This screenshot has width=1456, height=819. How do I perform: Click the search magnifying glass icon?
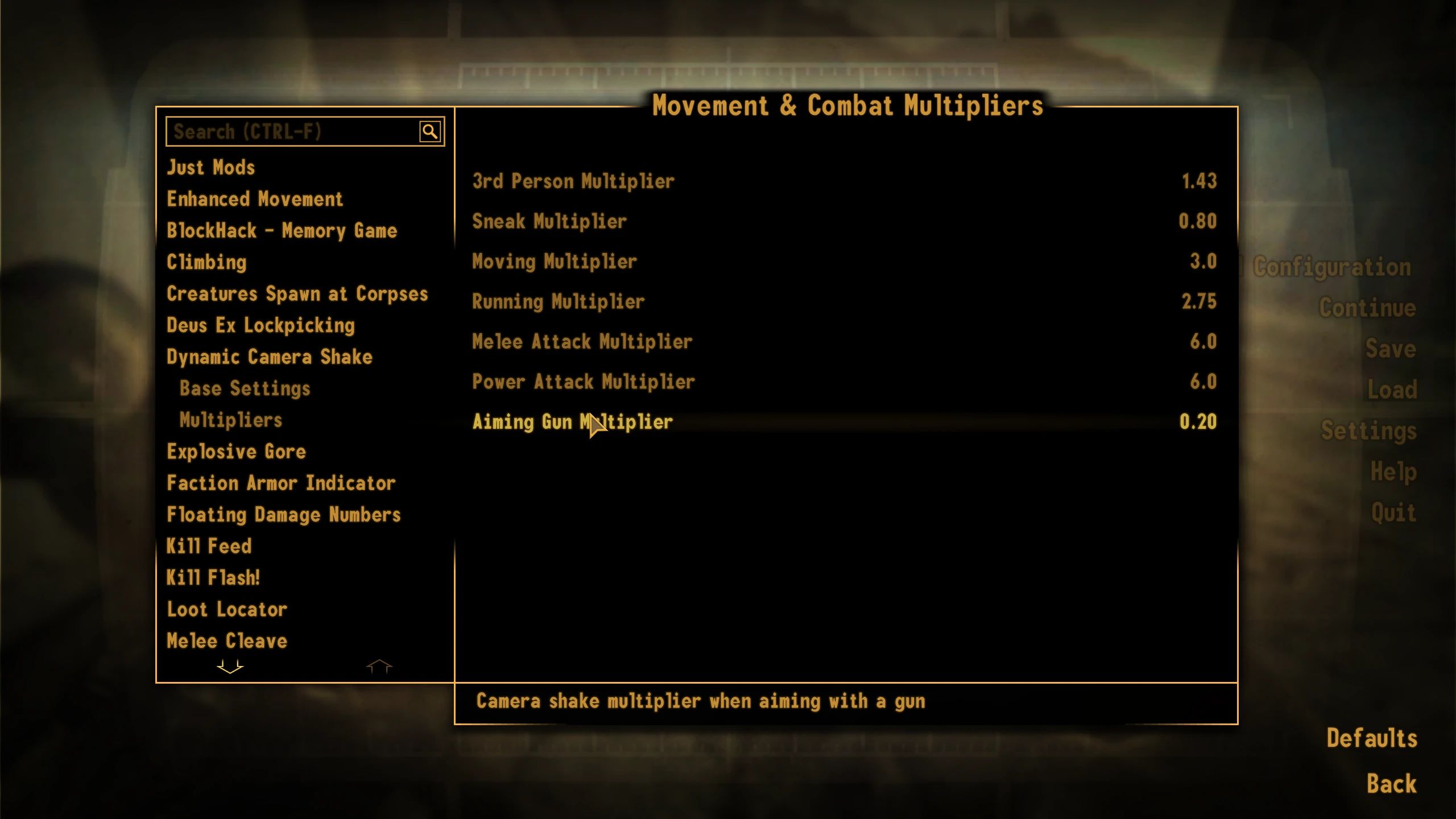(x=431, y=131)
